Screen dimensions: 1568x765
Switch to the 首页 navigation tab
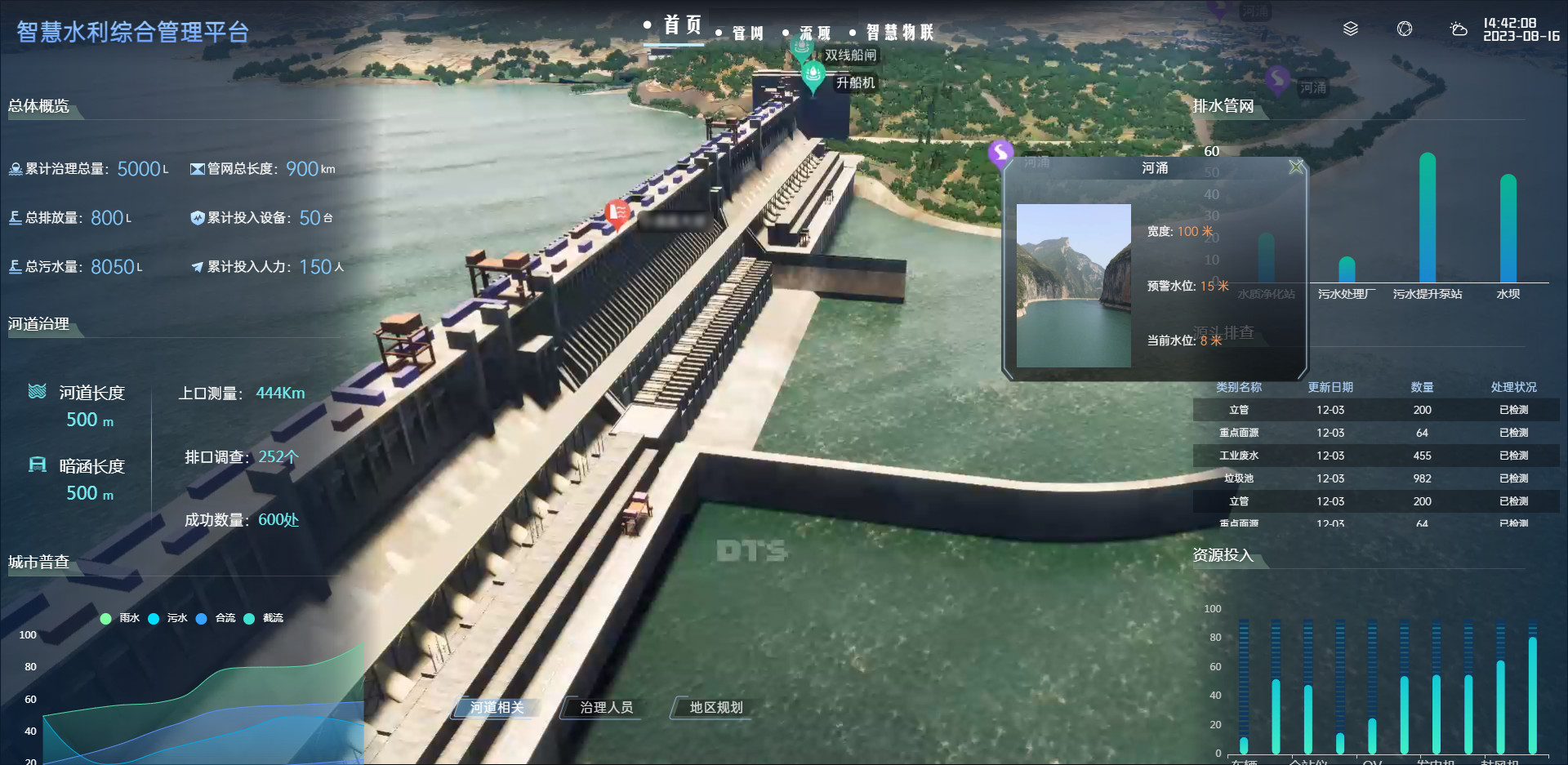pos(682,26)
